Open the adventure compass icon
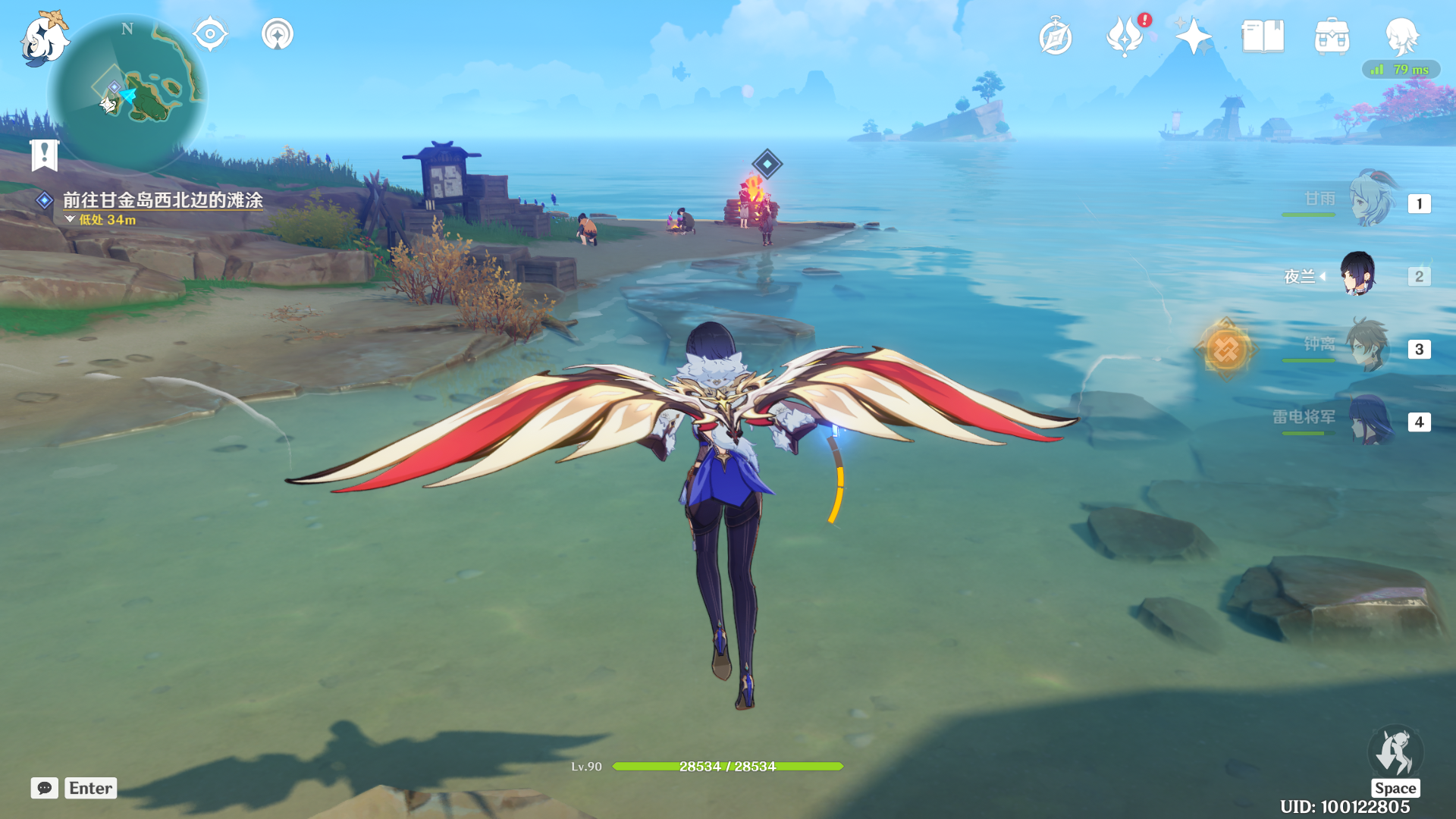Screen dimensions: 1456x819 pos(1055,38)
